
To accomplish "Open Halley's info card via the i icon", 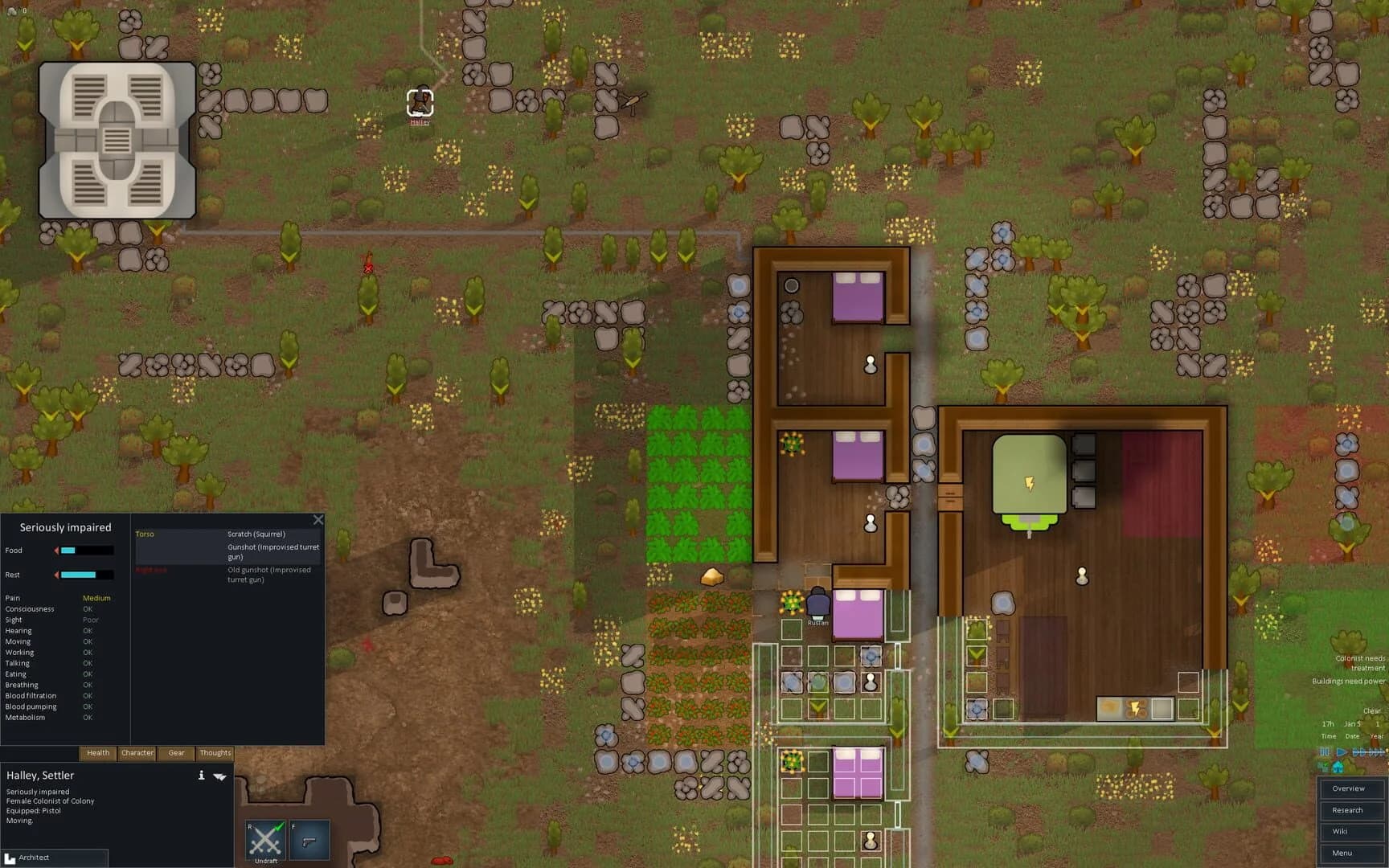I will coord(200,776).
